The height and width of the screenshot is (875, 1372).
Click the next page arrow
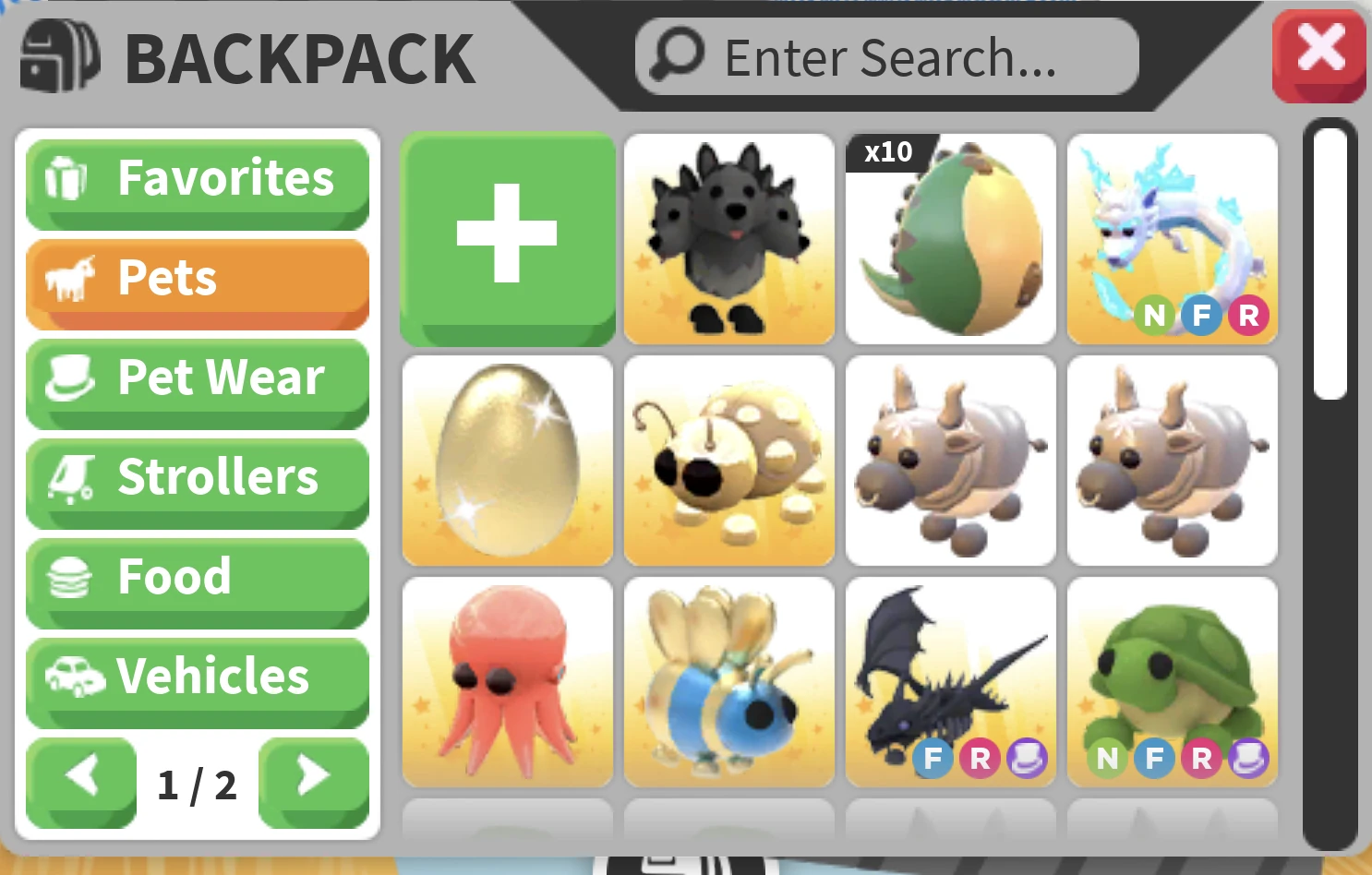click(x=314, y=779)
